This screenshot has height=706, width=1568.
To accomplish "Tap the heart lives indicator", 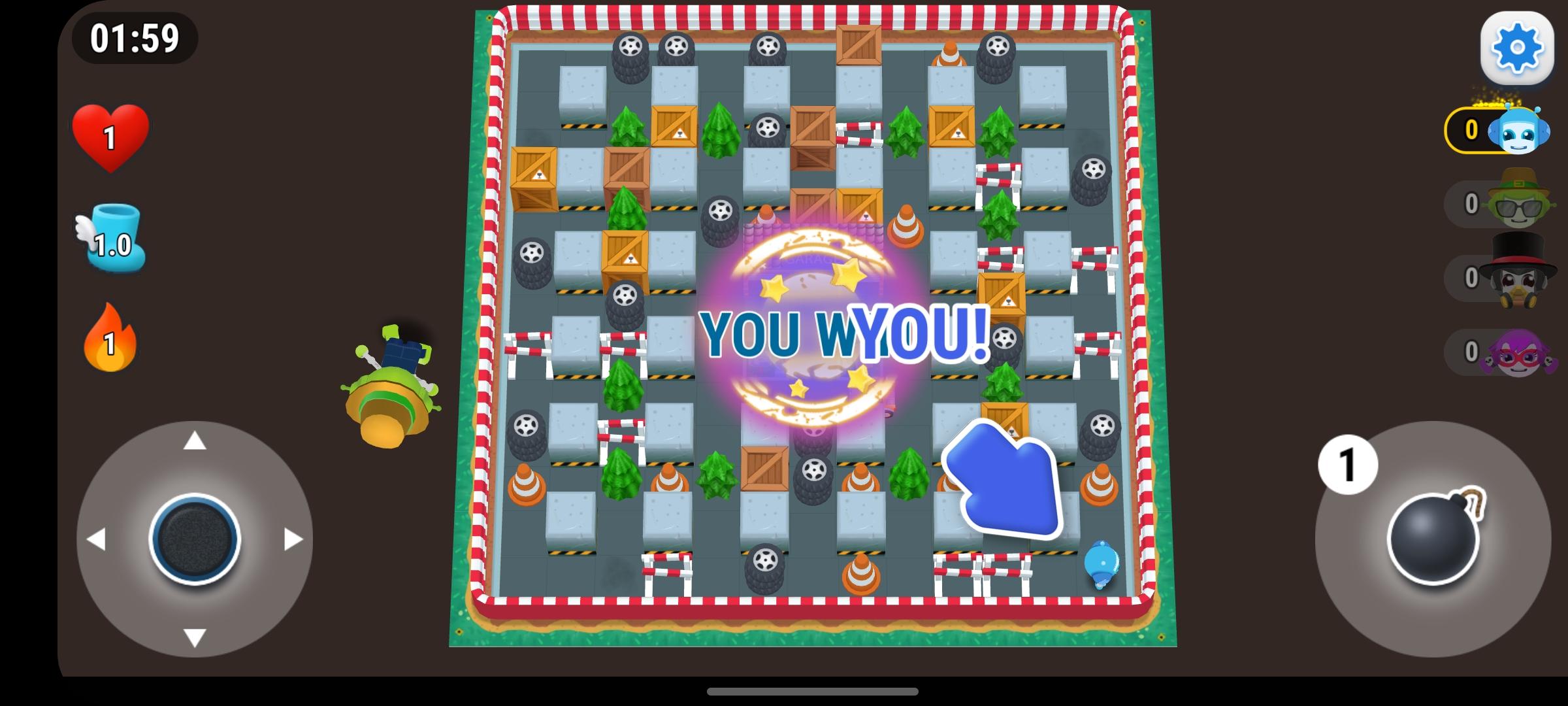I will [x=110, y=137].
